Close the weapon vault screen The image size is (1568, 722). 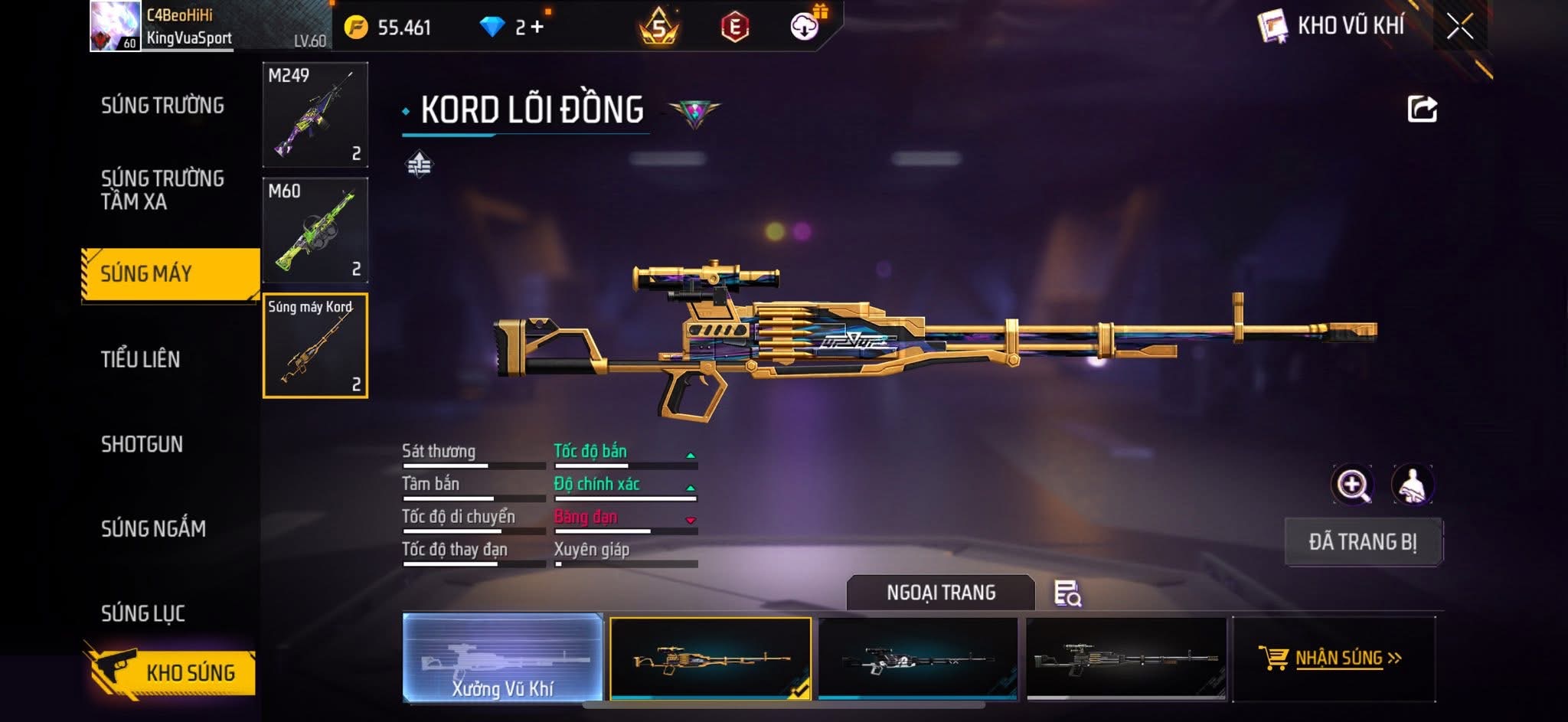pos(1459,27)
